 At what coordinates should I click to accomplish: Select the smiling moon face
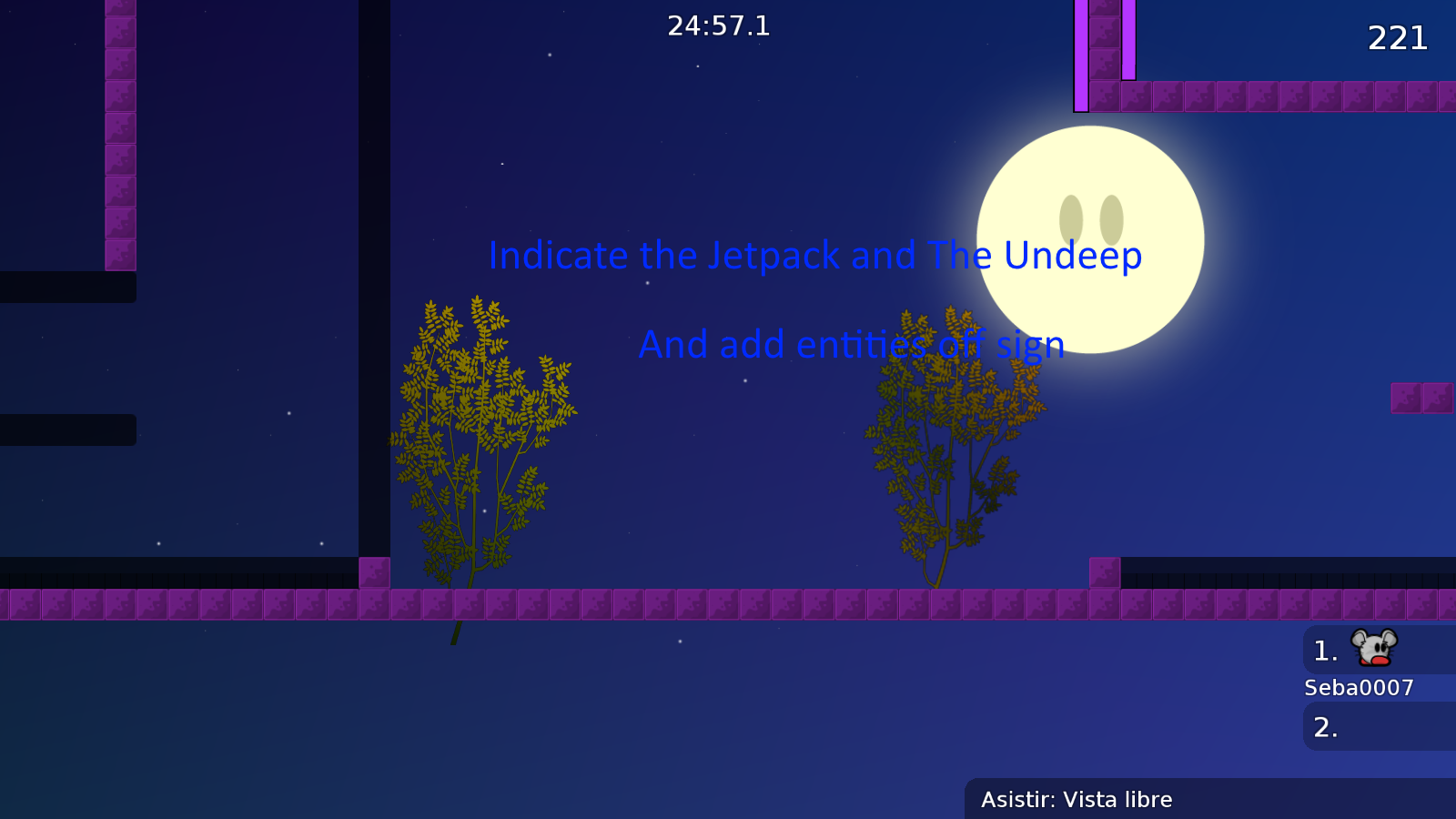[1088, 238]
